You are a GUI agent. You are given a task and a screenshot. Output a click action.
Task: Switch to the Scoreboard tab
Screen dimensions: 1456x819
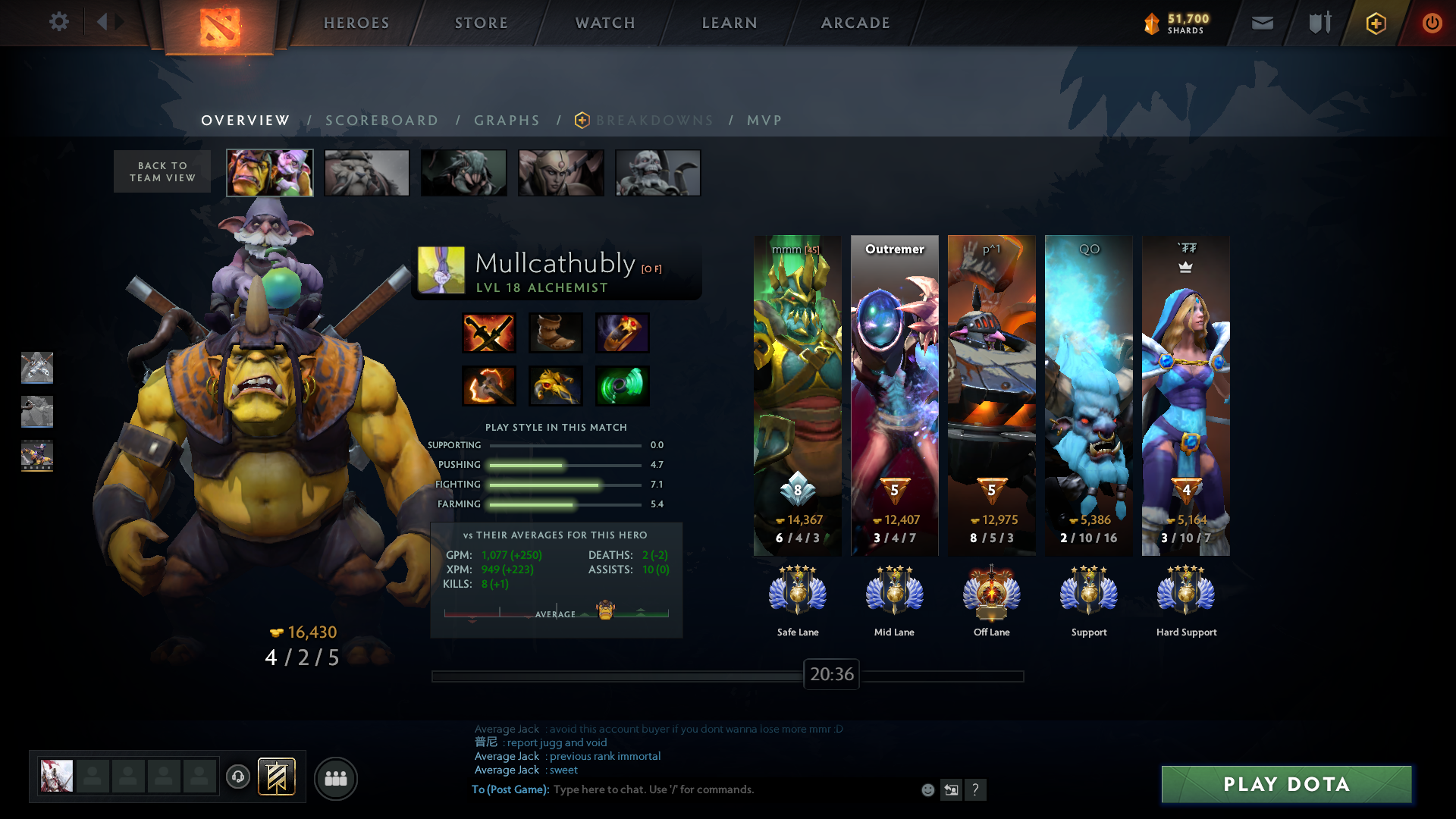(x=381, y=121)
